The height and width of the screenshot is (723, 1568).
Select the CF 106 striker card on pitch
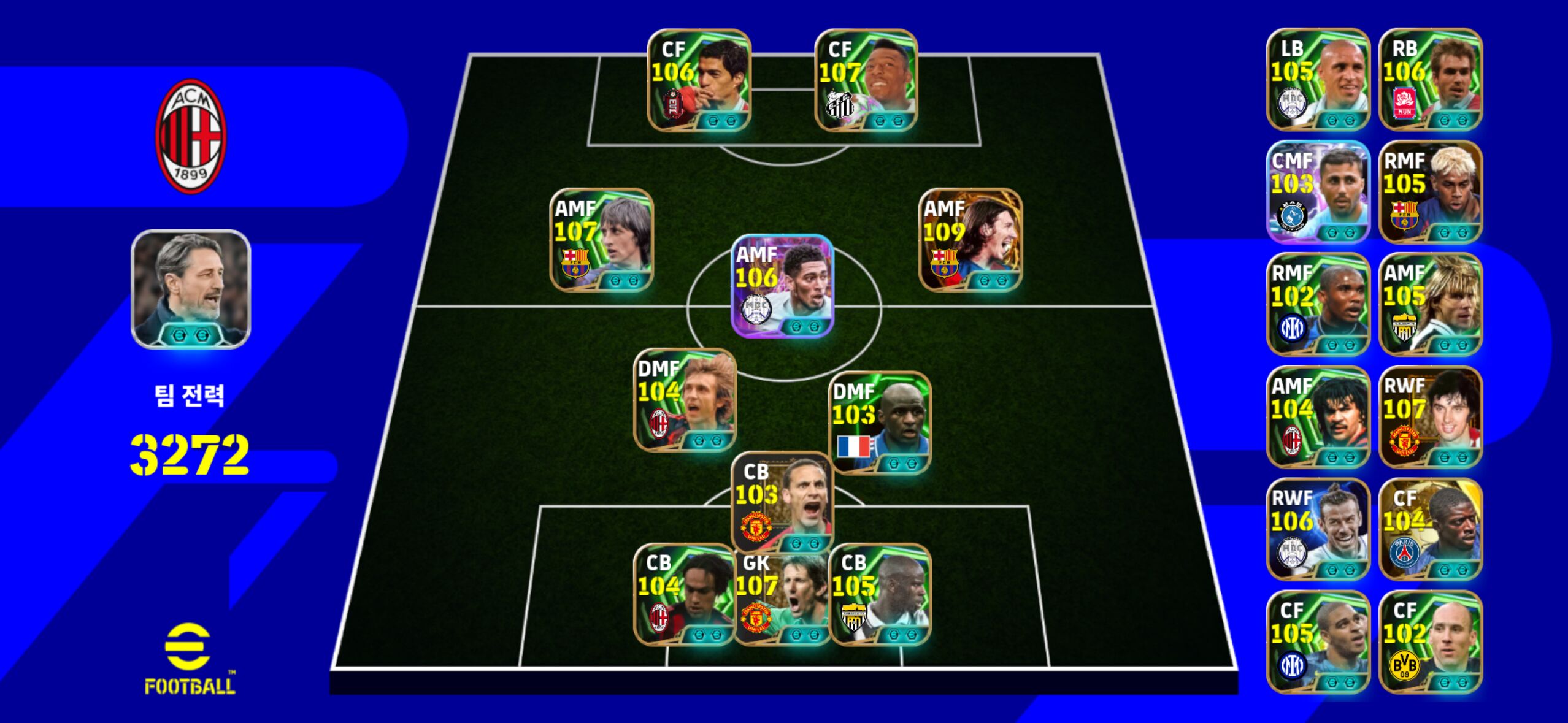(699, 80)
